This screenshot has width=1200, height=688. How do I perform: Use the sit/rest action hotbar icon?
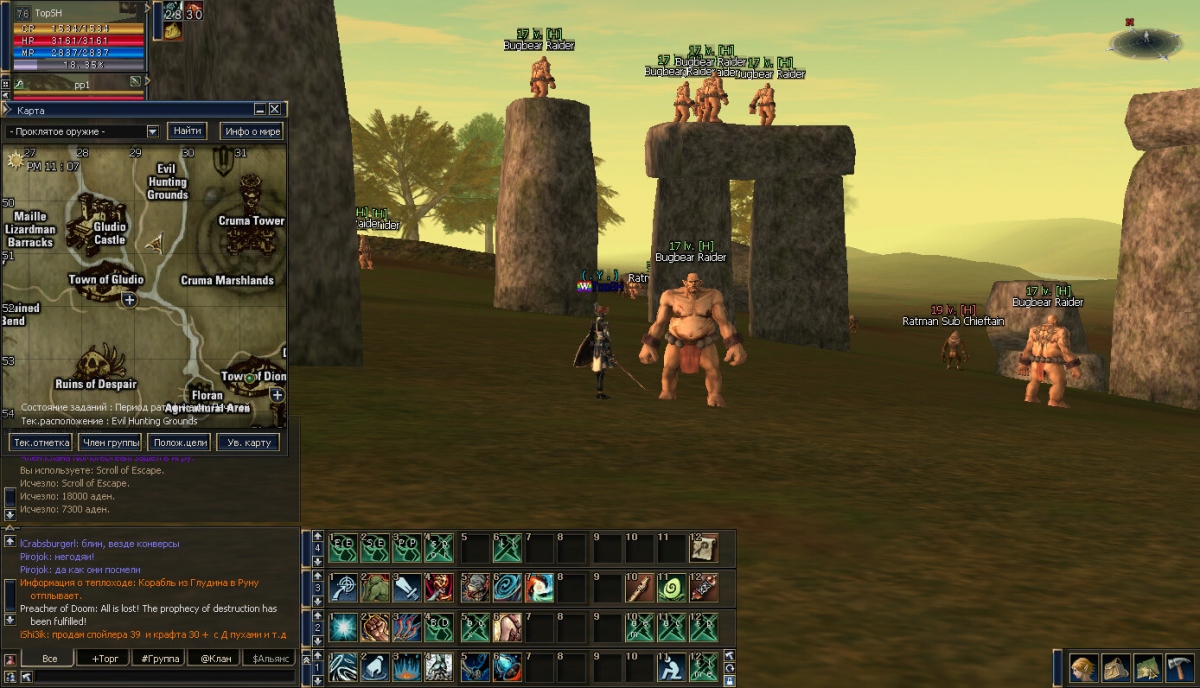click(x=672, y=666)
